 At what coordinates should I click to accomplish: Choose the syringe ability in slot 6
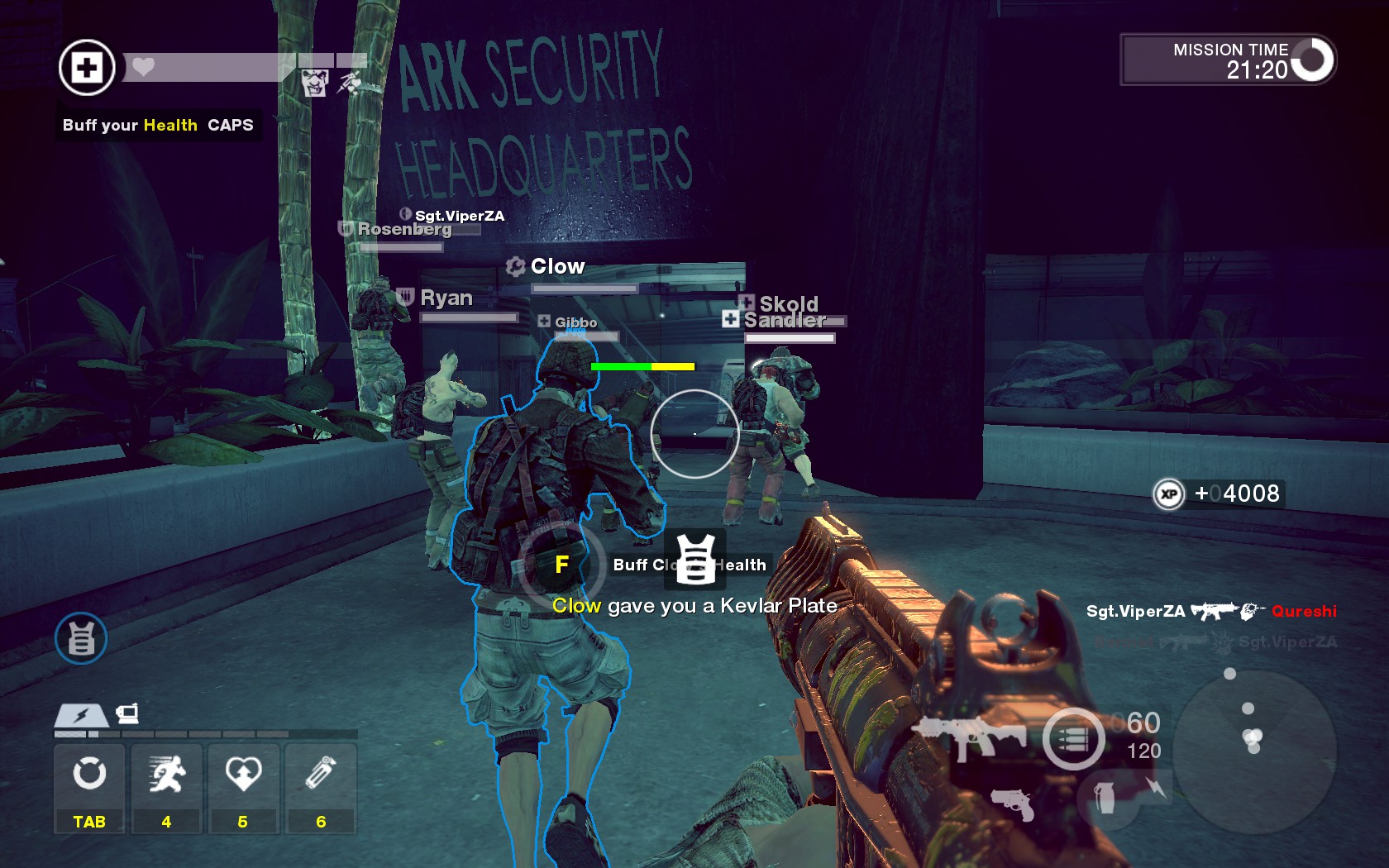[x=320, y=775]
